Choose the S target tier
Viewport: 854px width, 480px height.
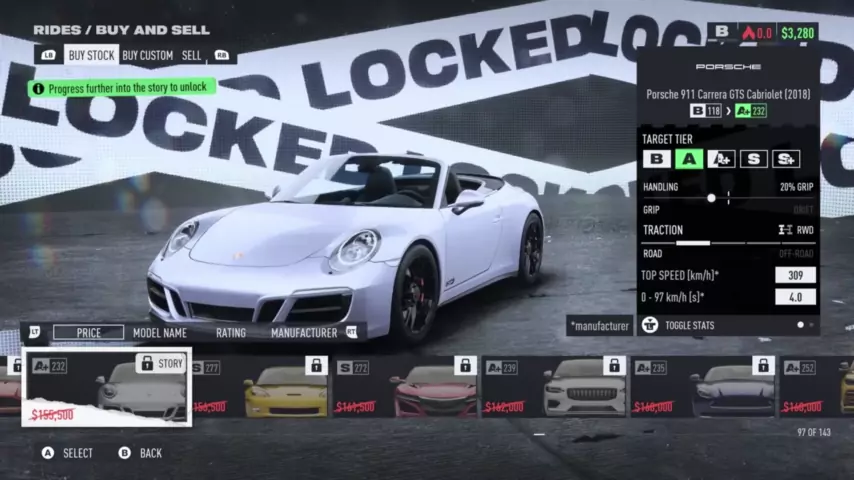coord(754,158)
